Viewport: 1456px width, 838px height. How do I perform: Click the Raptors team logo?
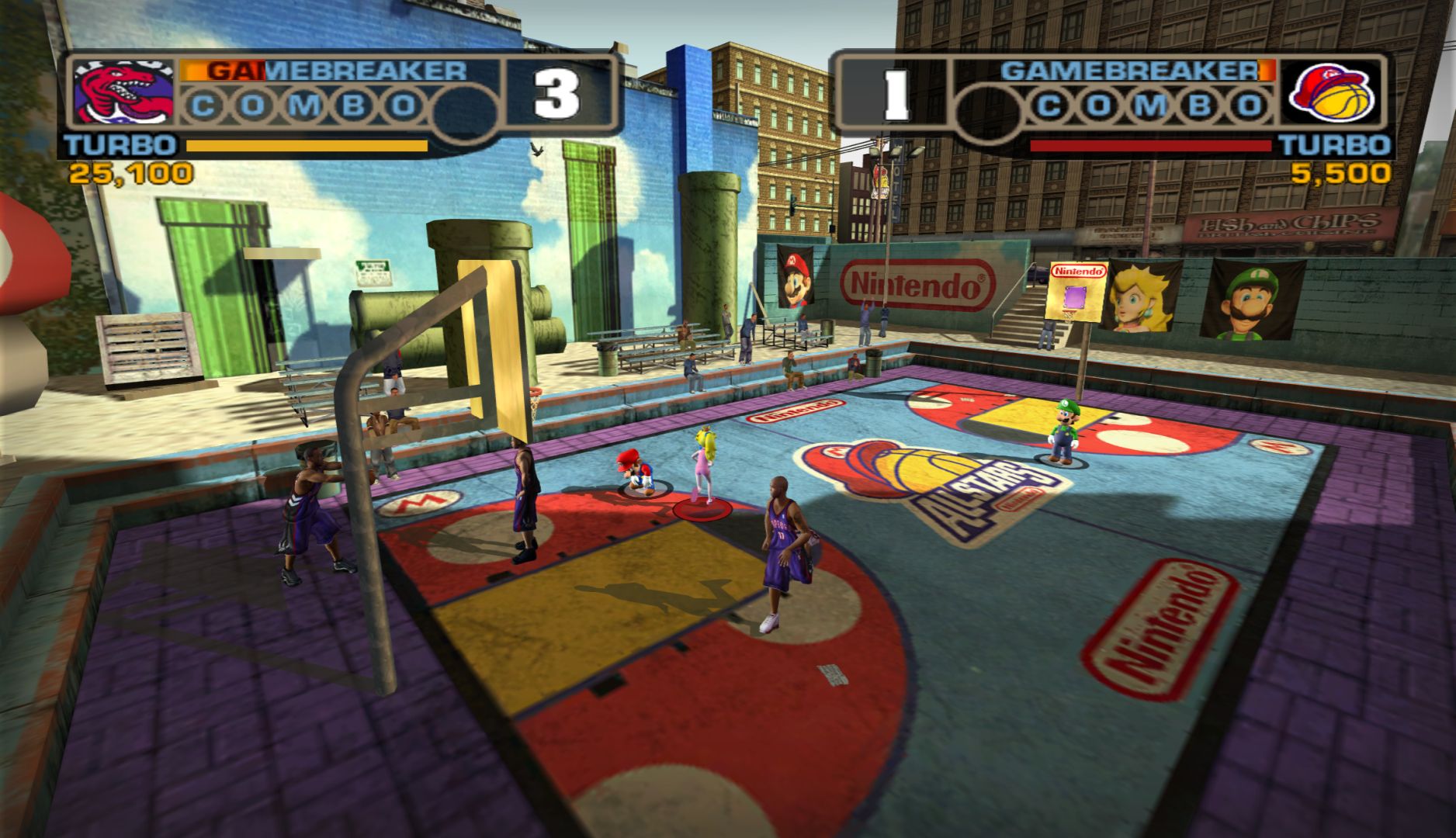click(x=124, y=93)
